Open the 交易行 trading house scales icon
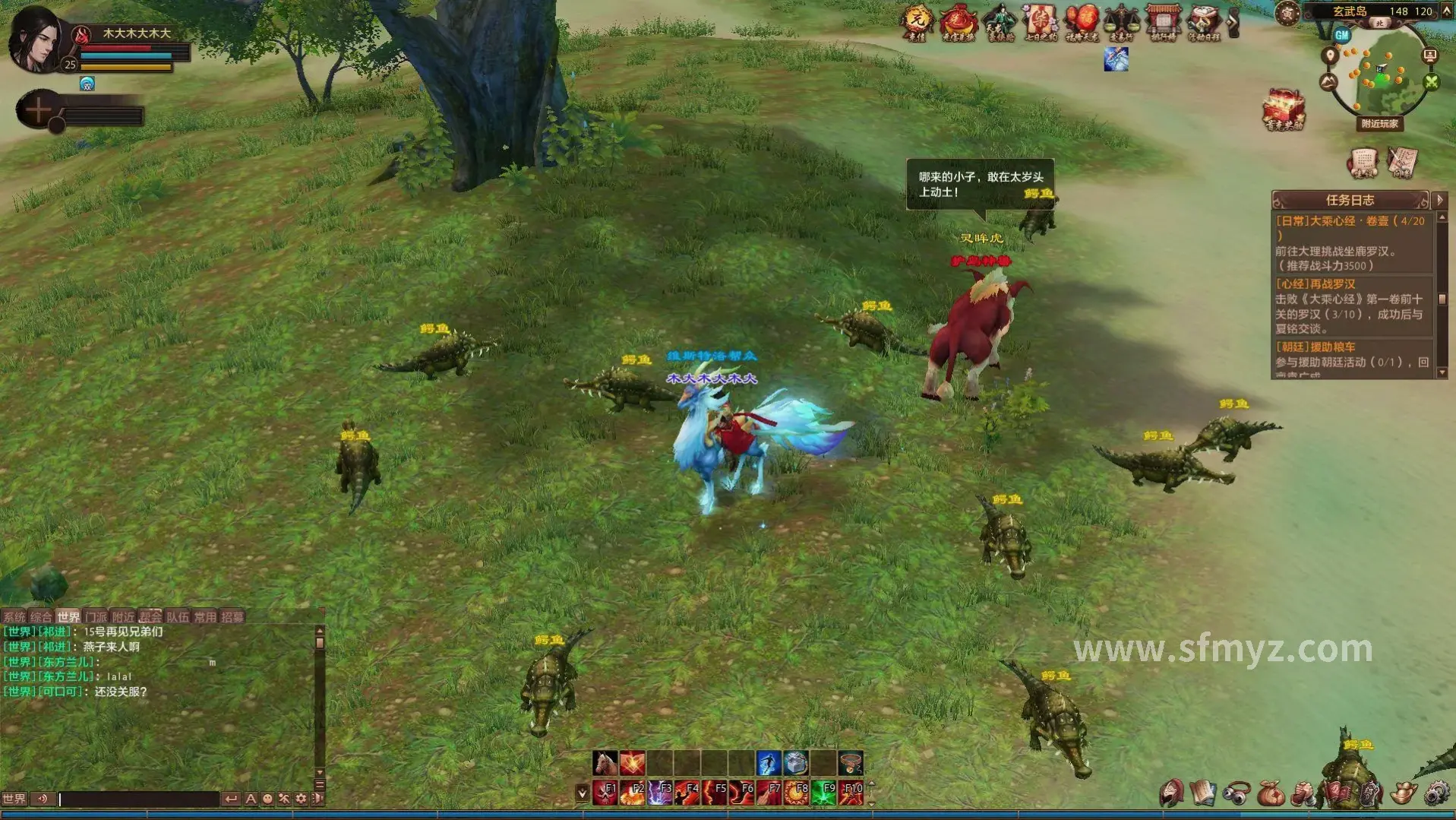1456x820 pixels. 1121,22
